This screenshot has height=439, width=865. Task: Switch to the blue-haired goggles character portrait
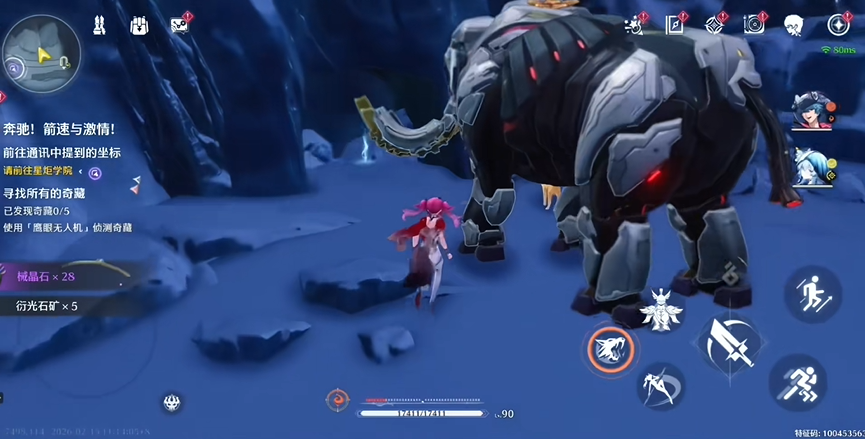tap(807, 113)
